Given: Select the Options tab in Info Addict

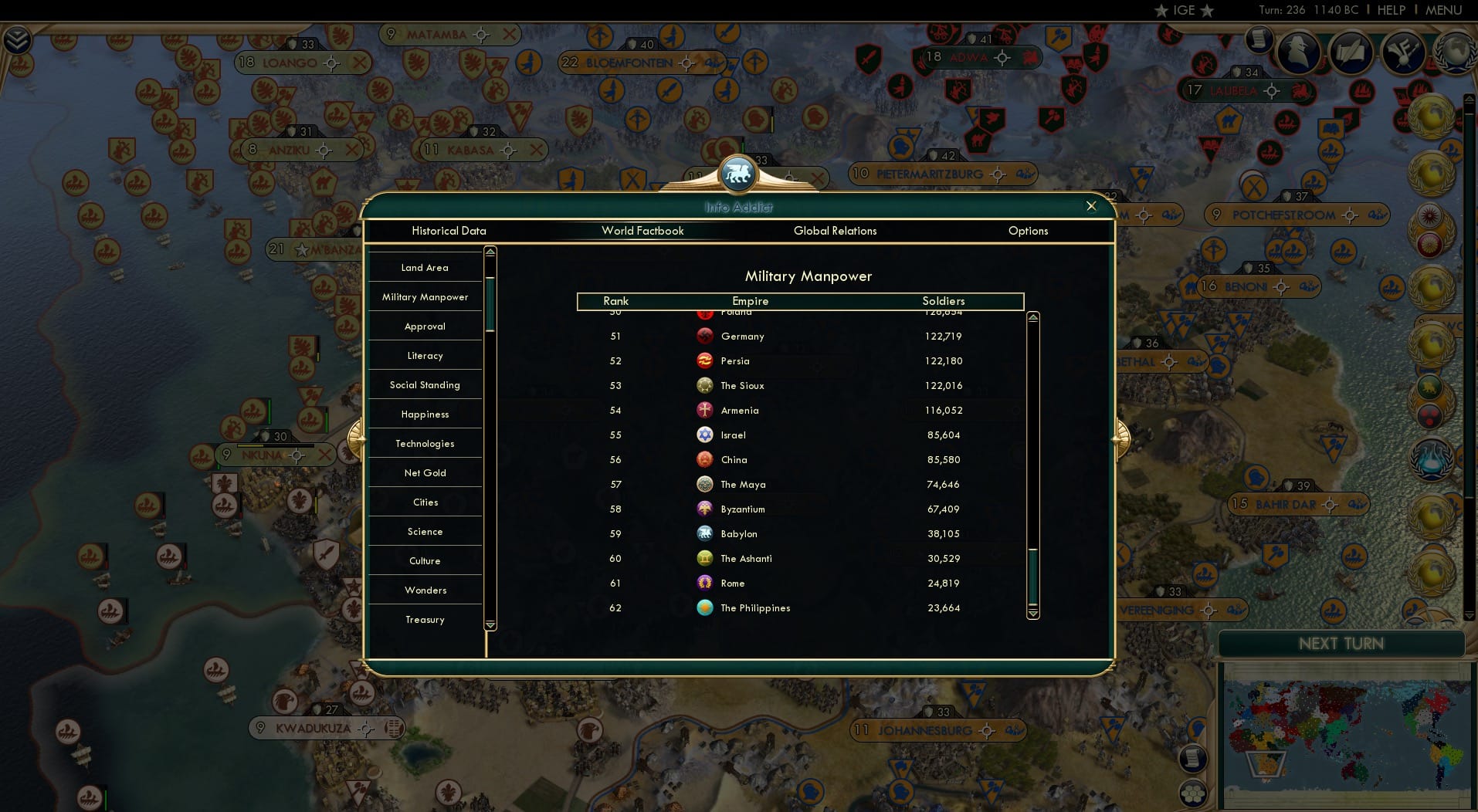Looking at the screenshot, I should coord(1028,231).
